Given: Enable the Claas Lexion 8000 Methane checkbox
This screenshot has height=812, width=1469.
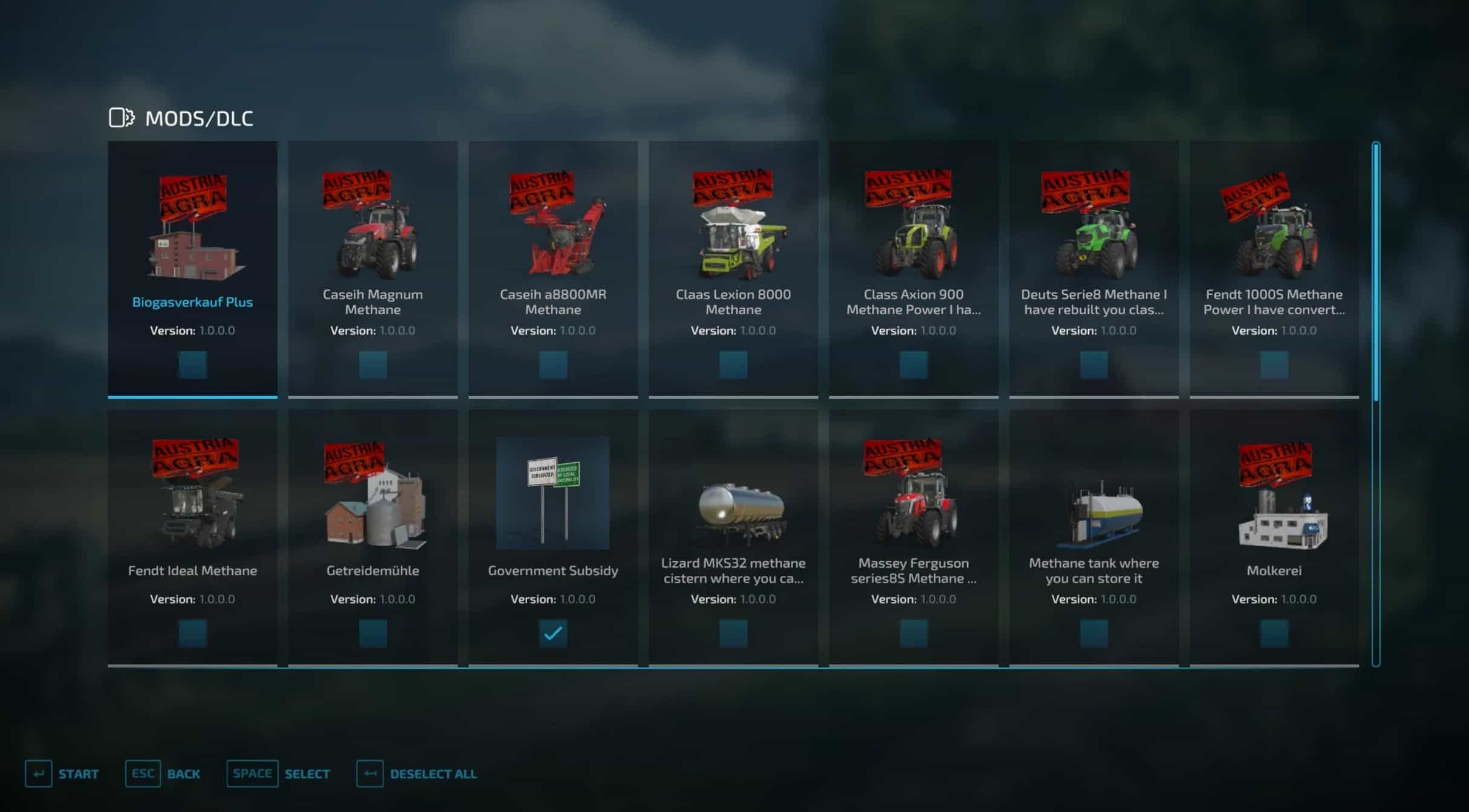Looking at the screenshot, I should 733,365.
